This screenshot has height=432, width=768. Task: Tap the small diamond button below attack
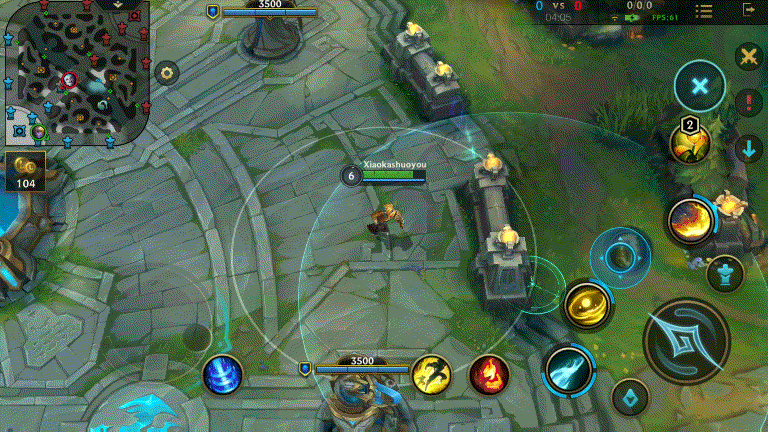point(629,397)
